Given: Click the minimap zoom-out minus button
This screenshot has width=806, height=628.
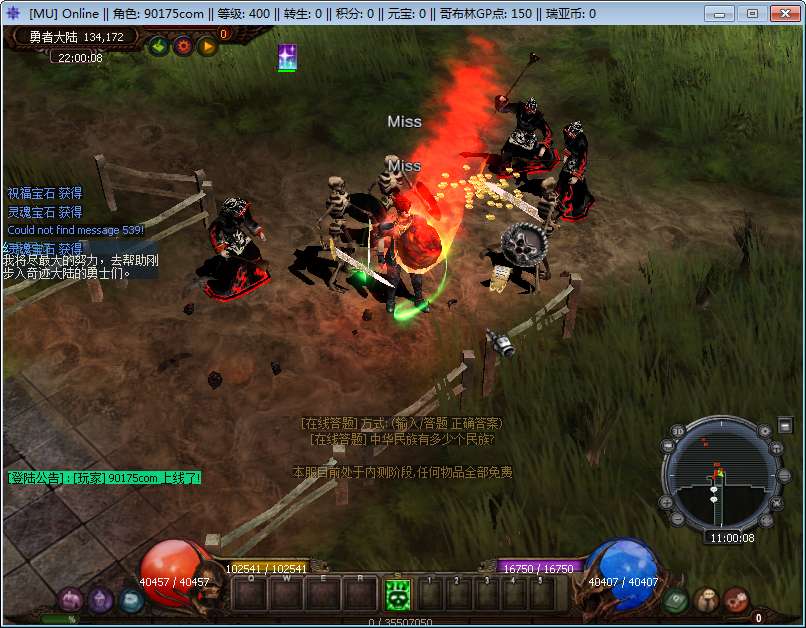Looking at the screenshot, I should pyautogui.click(x=677, y=519).
